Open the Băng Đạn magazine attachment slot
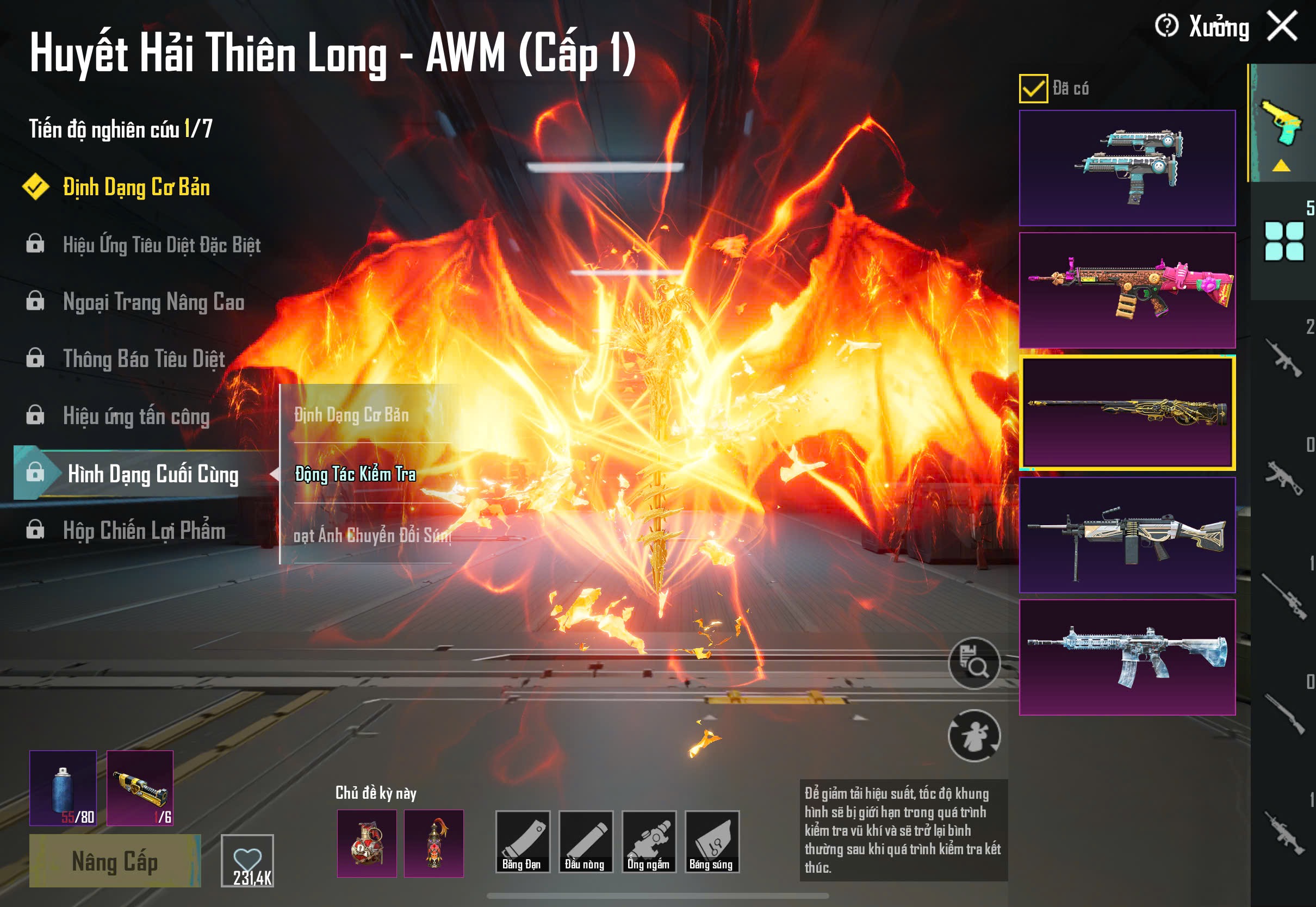Screen dimensions: 1316x907 [522, 842]
